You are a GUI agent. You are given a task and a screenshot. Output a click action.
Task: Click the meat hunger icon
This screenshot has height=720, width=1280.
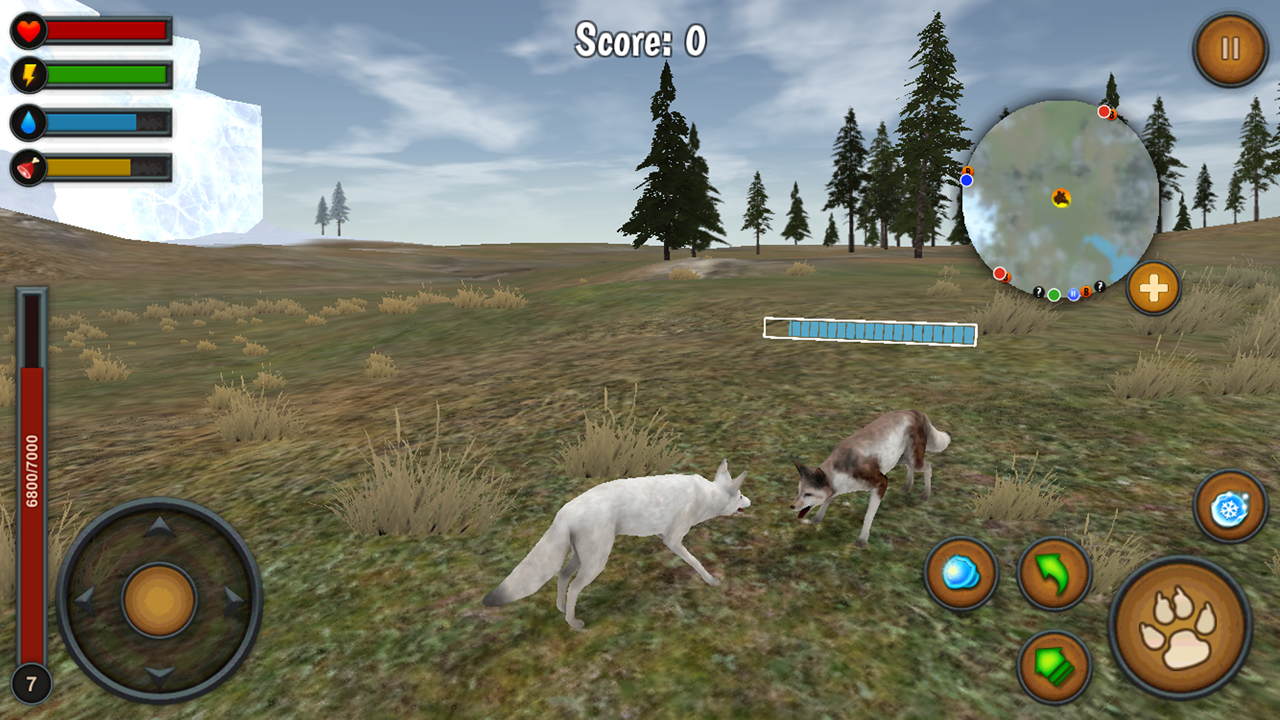coord(28,165)
